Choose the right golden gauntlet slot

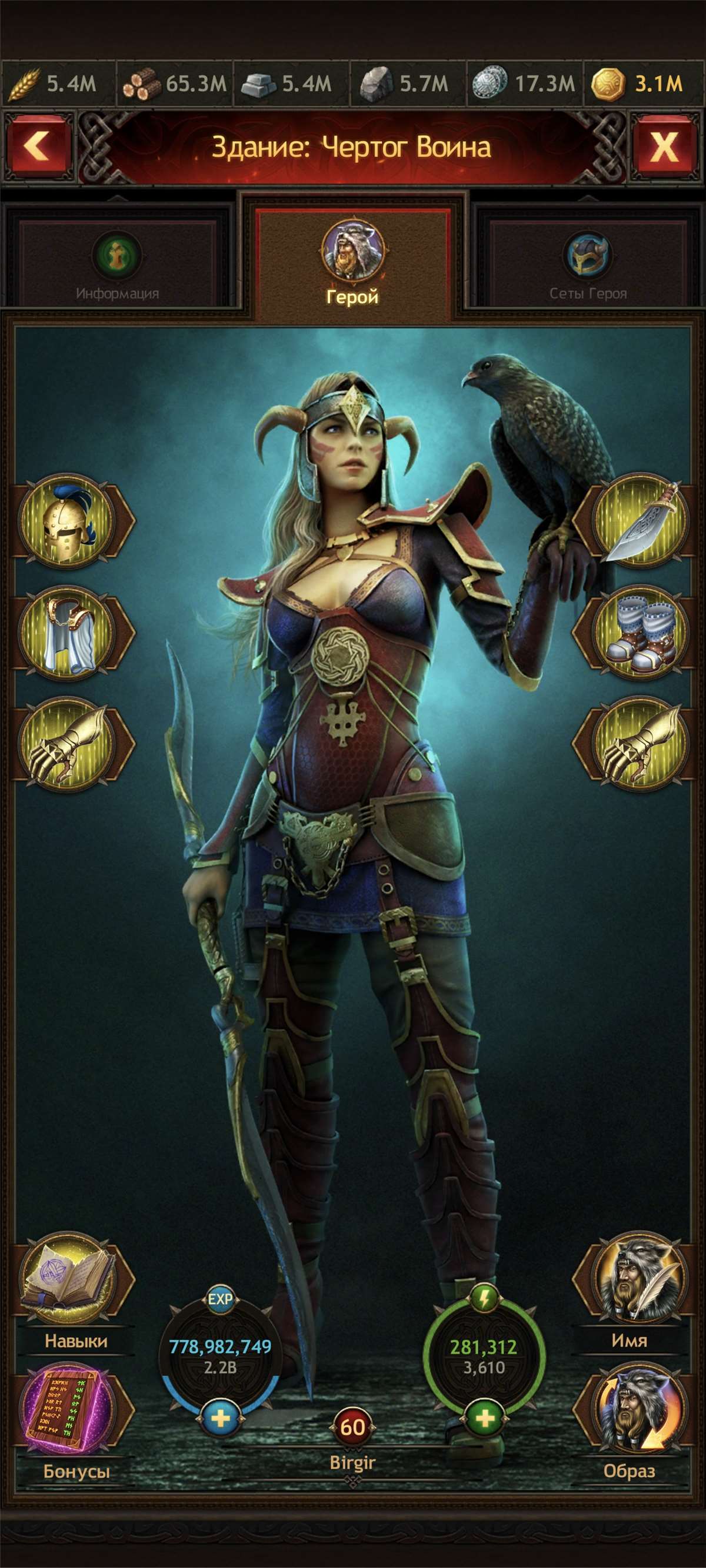640,744
